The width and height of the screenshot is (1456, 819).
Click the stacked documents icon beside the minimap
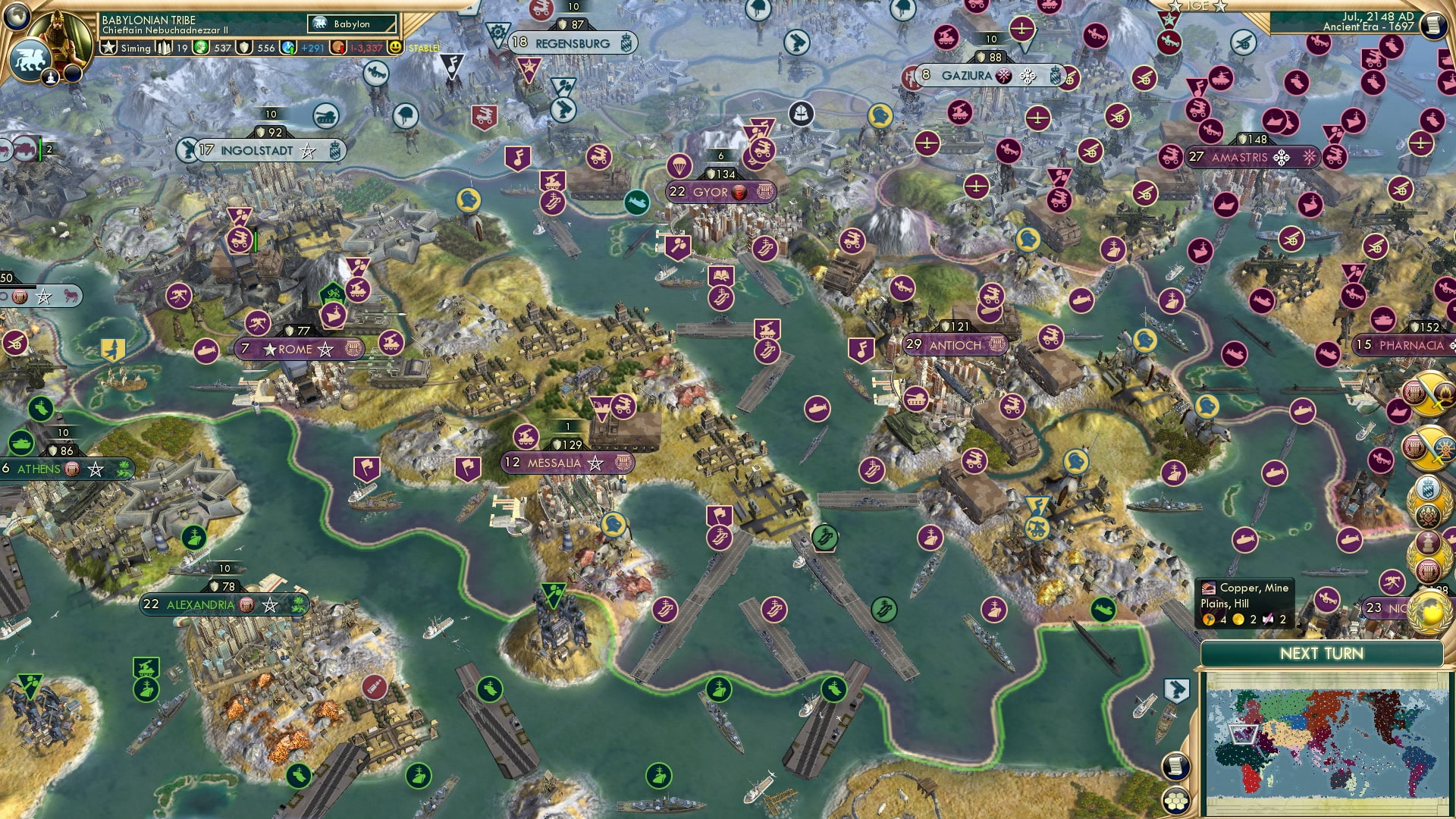point(1176,766)
